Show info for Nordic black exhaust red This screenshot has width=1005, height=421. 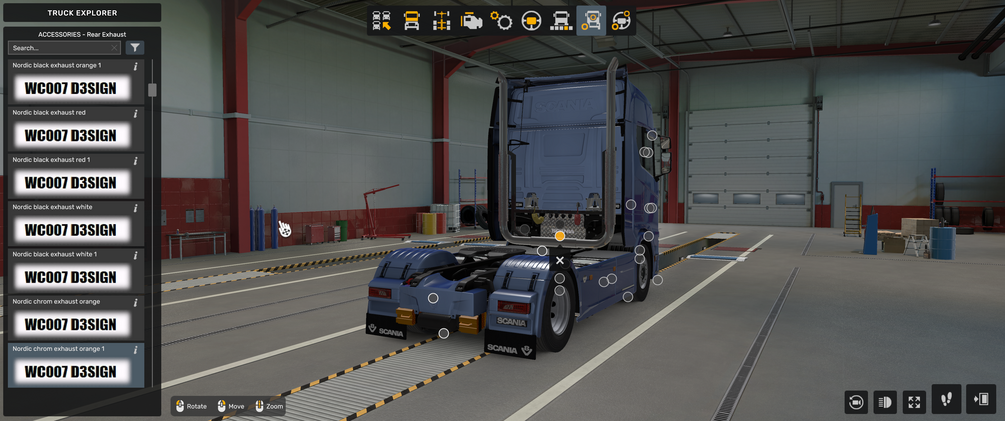136,114
